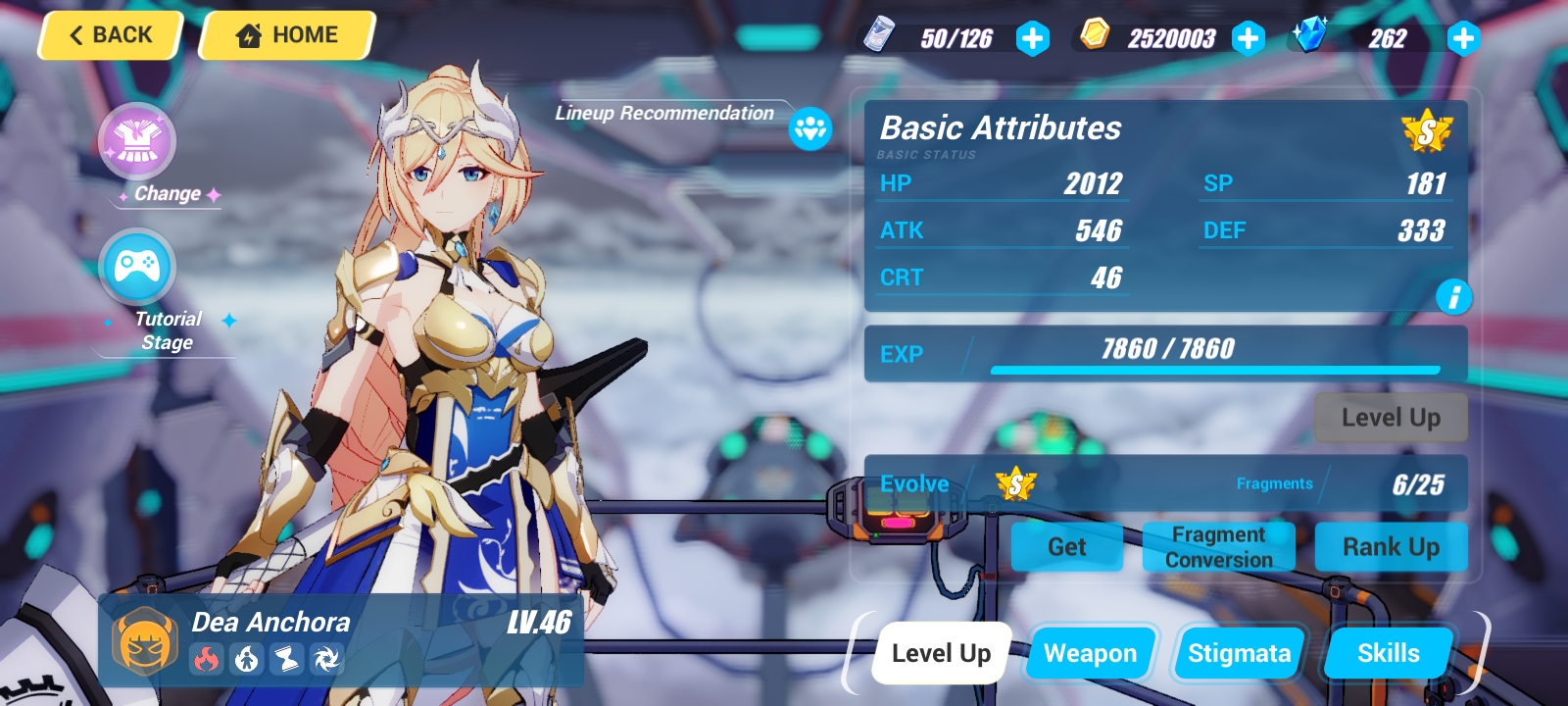This screenshot has width=1568, height=706.
Task: Click the S rank badge in Basic Attributes
Action: point(1429,132)
